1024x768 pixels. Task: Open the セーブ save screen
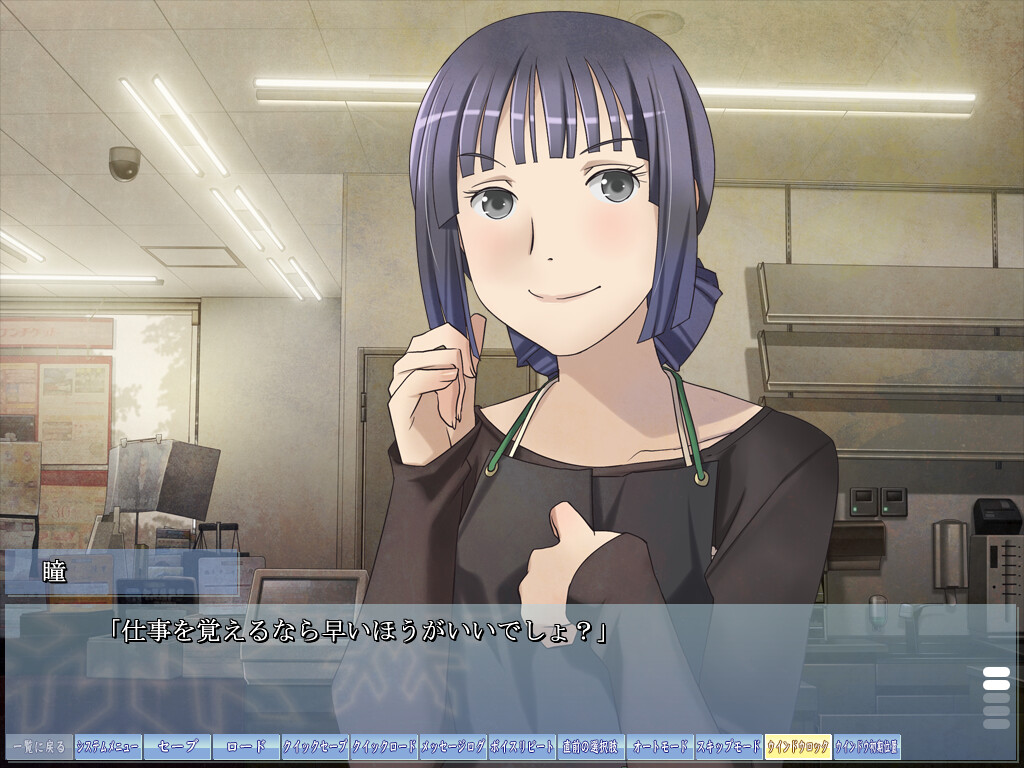tap(177, 747)
